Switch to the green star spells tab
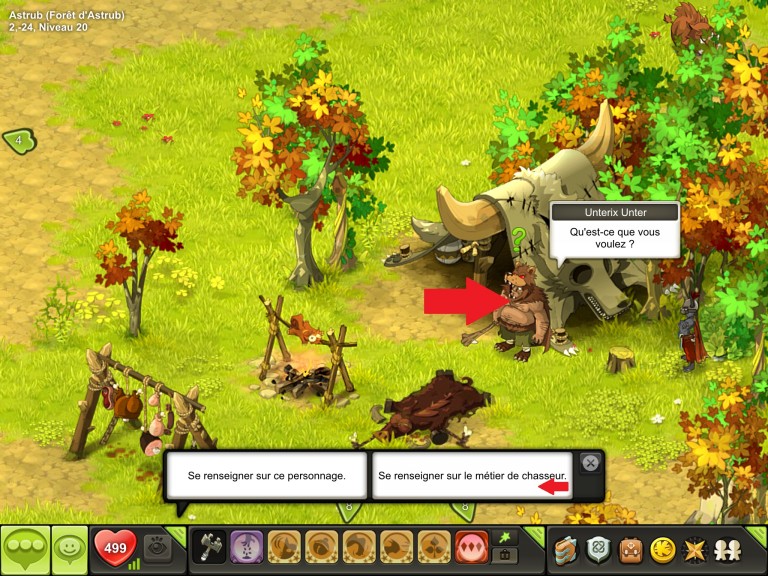Screen dimensions: 768x576 (504, 538)
